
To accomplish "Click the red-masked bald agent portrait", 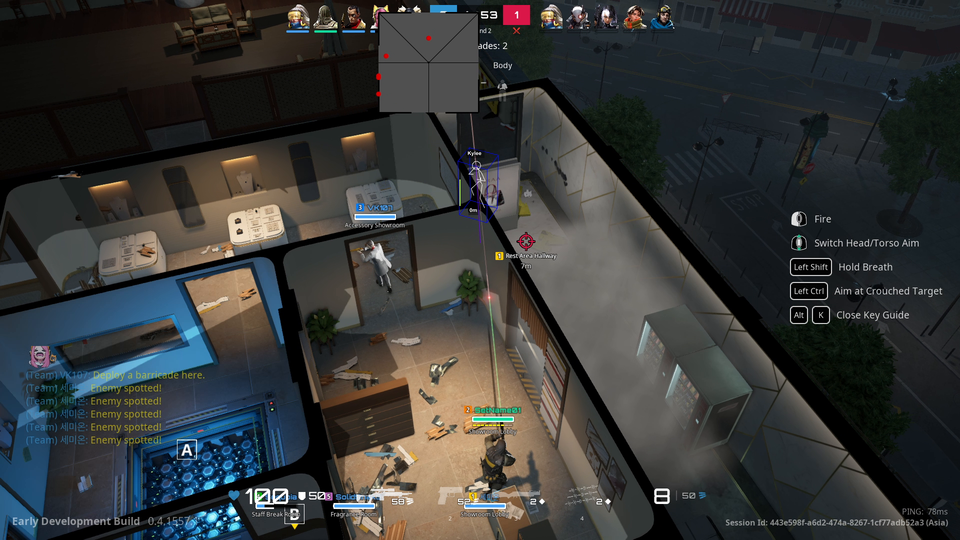I will pos(352,17).
